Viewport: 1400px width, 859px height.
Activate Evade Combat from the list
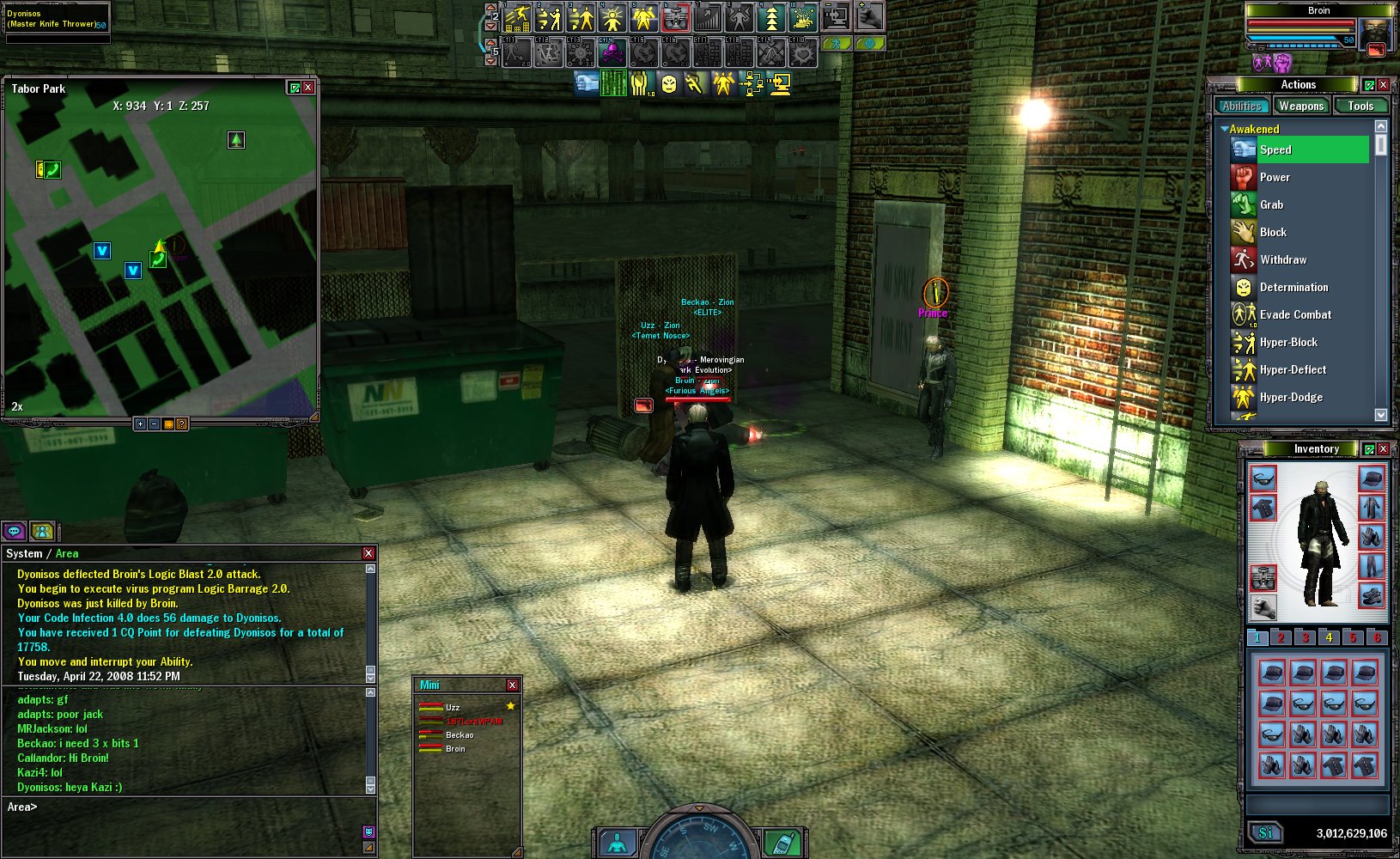(1295, 314)
